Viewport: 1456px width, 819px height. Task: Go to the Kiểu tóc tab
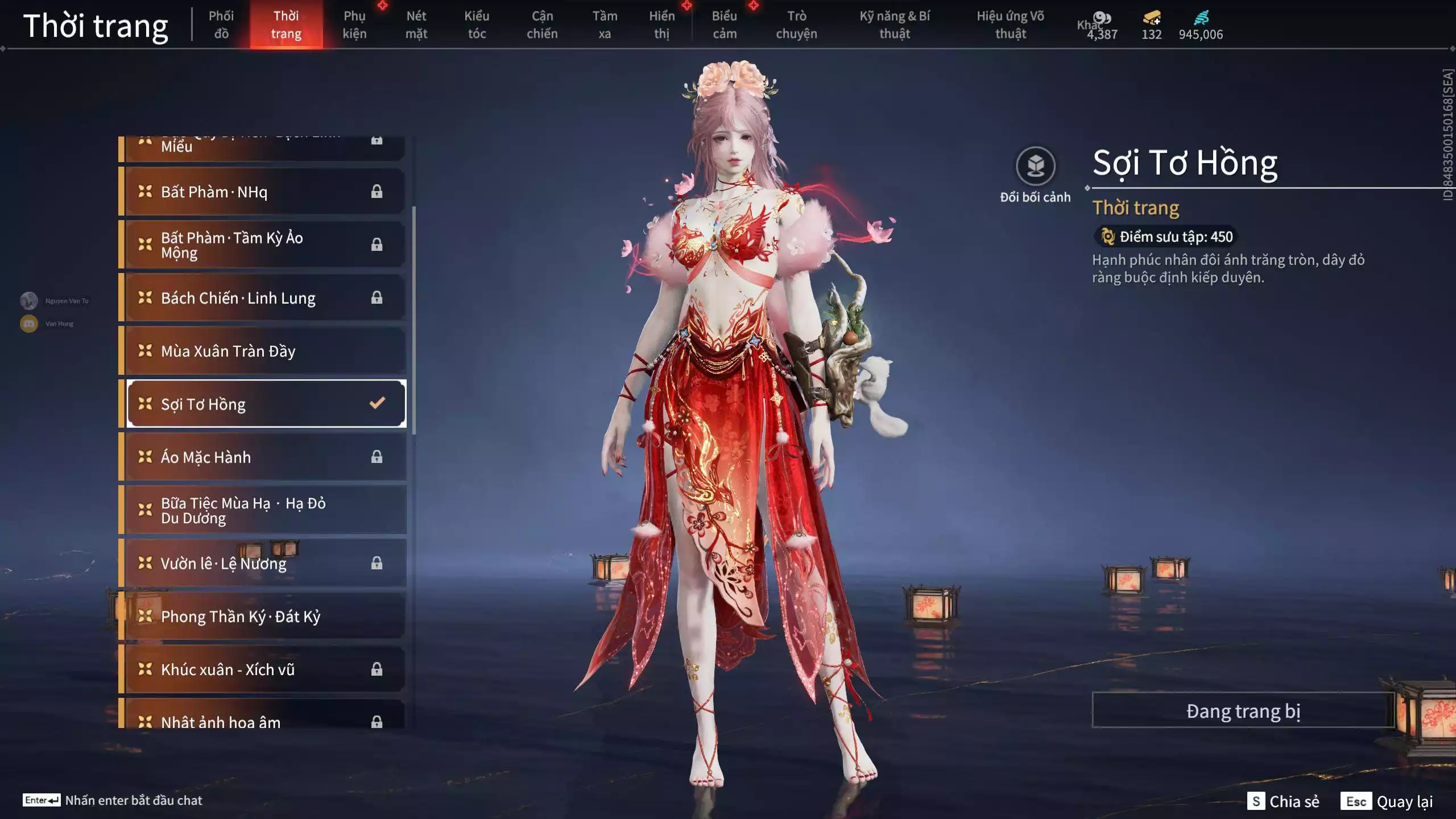tap(477, 24)
